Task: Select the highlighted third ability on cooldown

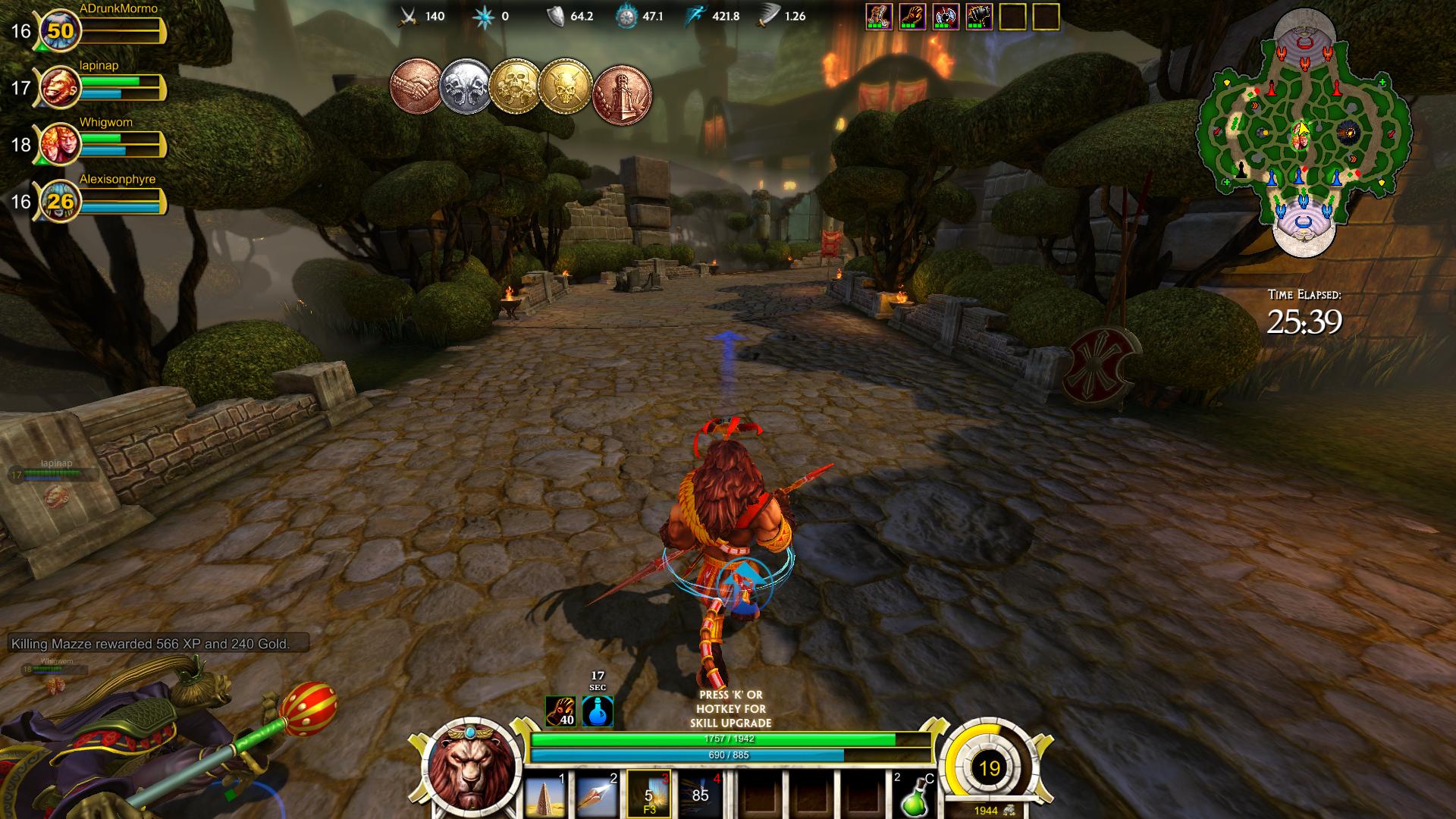Action: pyautogui.click(x=649, y=793)
